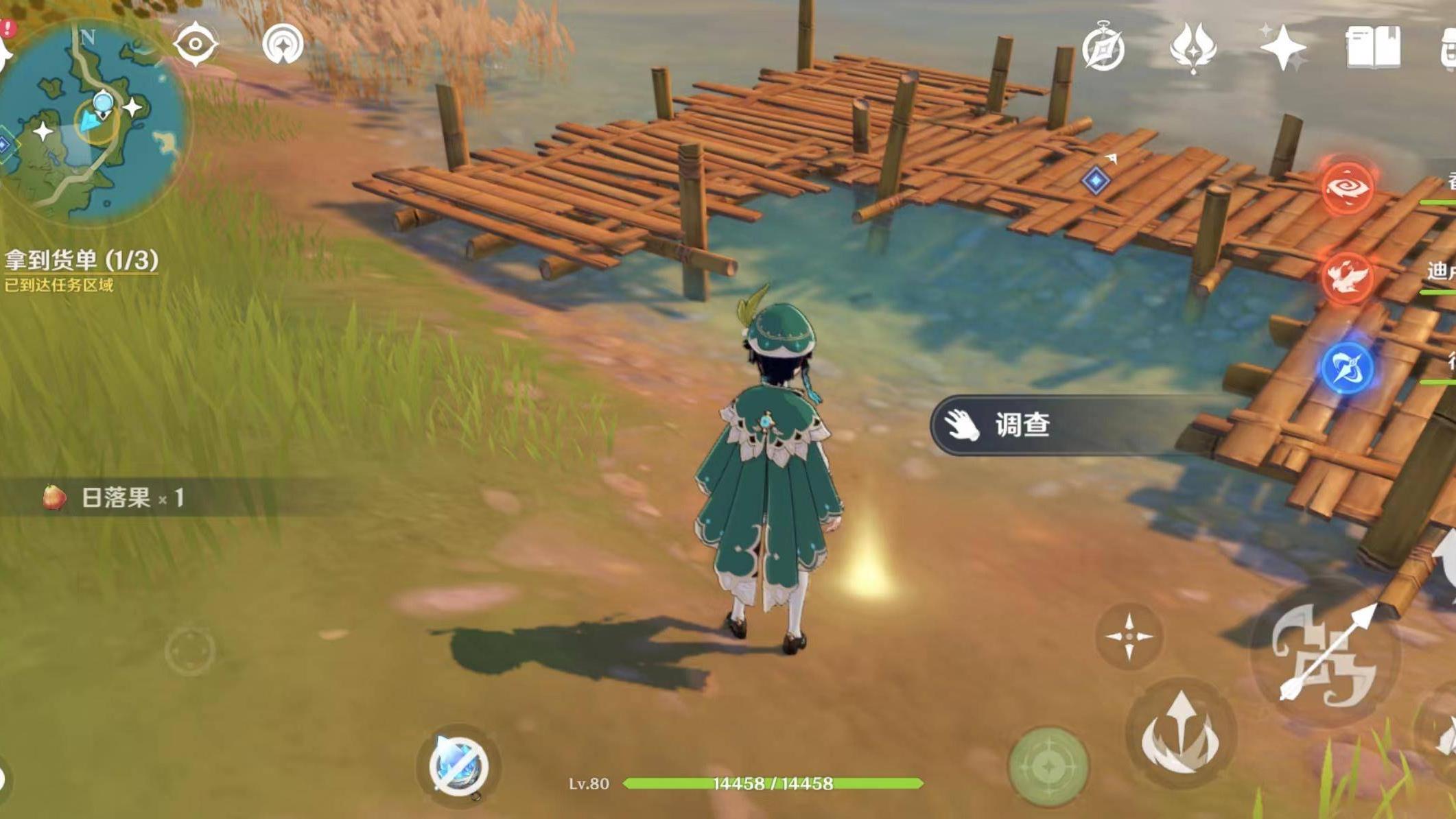The width and height of the screenshot is (1456, 819).
Task: Open quest details via 拿到货单 (1/3) text
Action: click(x=82, y=259)
